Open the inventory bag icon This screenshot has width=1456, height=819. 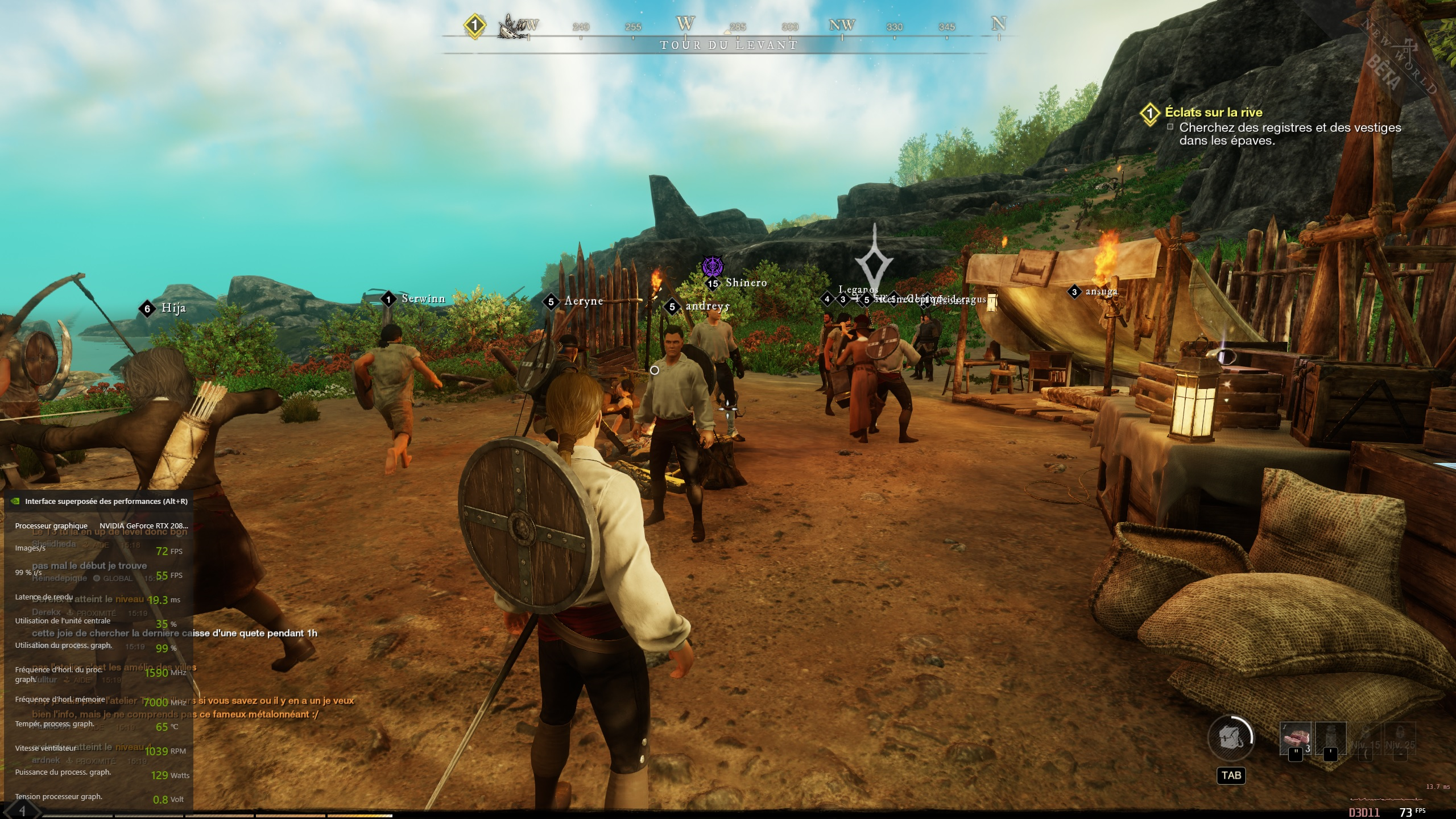click(x=1230, y=738)
